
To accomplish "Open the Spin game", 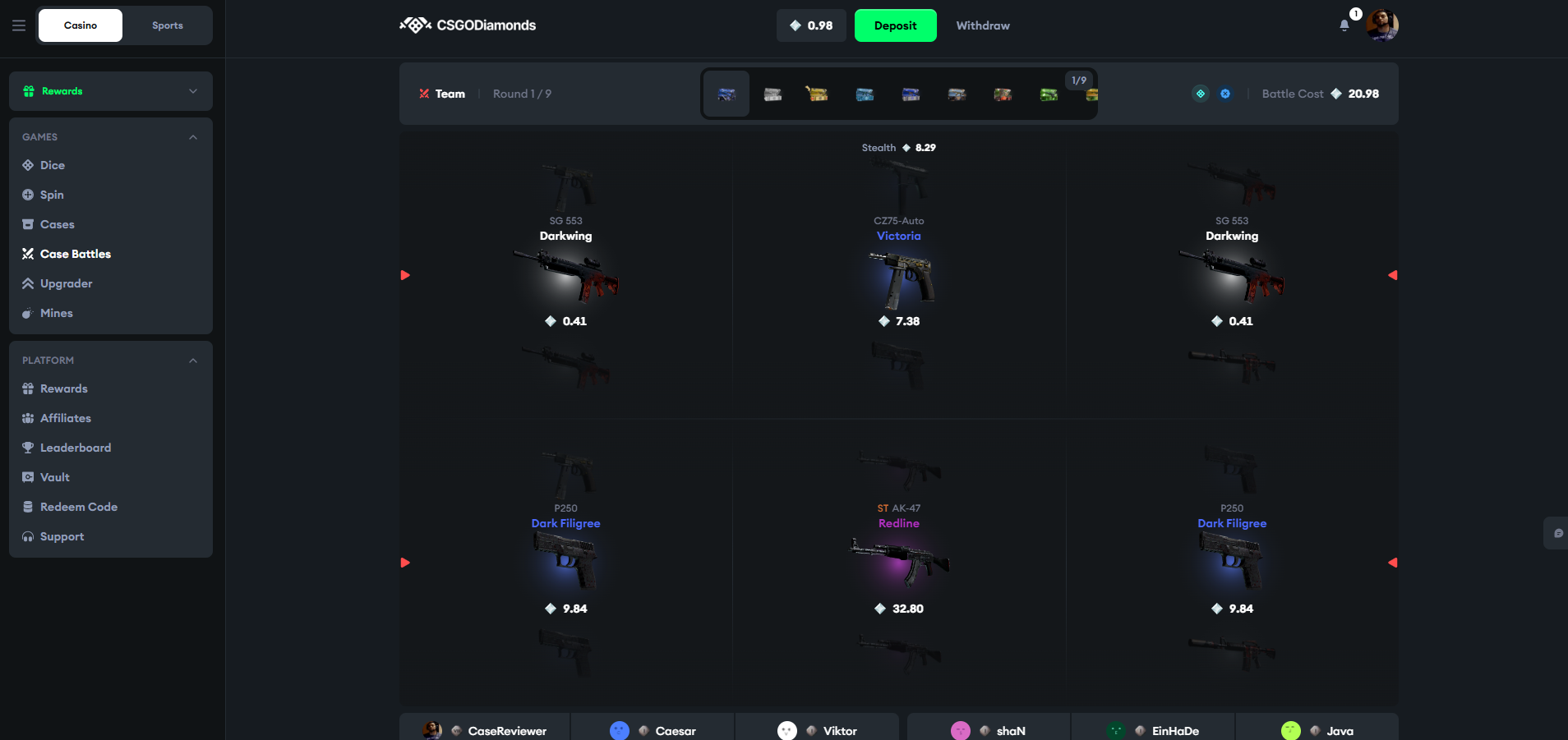I will tap(53, 195).
